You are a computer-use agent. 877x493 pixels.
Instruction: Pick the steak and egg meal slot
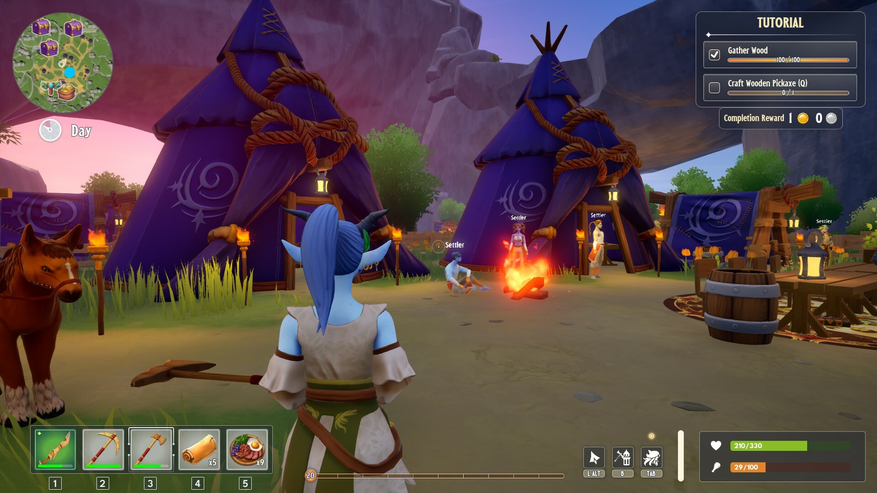247,449
